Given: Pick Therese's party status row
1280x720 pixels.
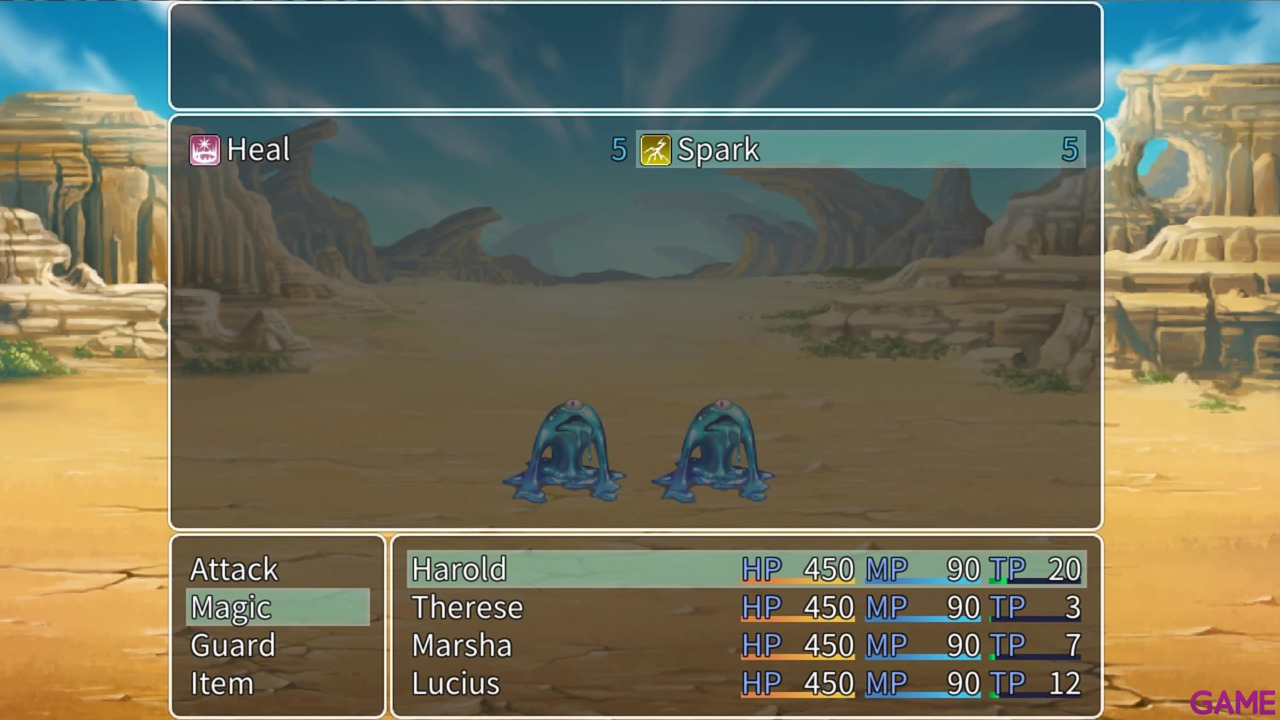Looking at the screenshot, I should tap(467, 607).
